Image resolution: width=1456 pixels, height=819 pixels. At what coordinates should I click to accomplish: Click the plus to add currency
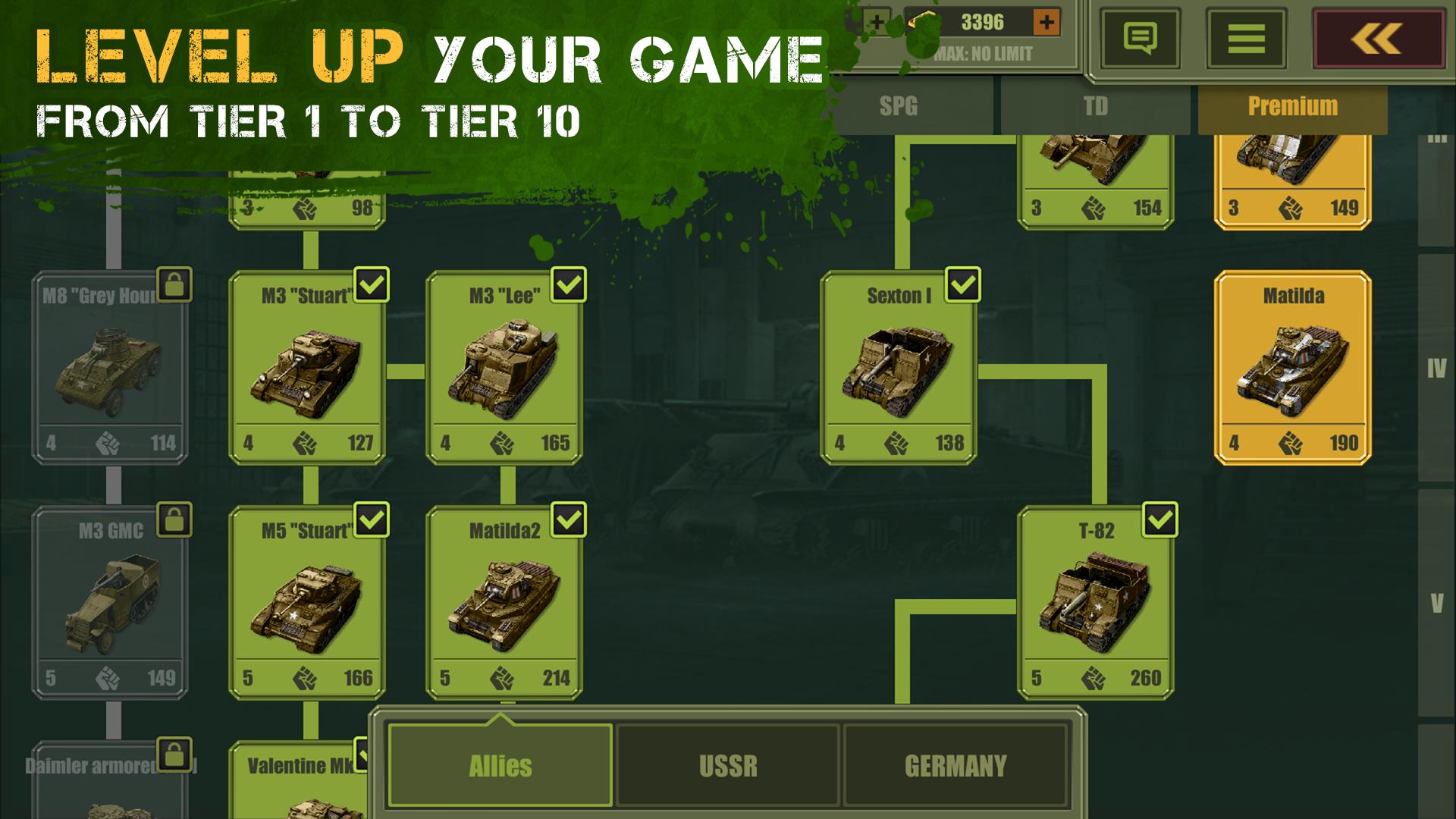tap(1048, 22)
